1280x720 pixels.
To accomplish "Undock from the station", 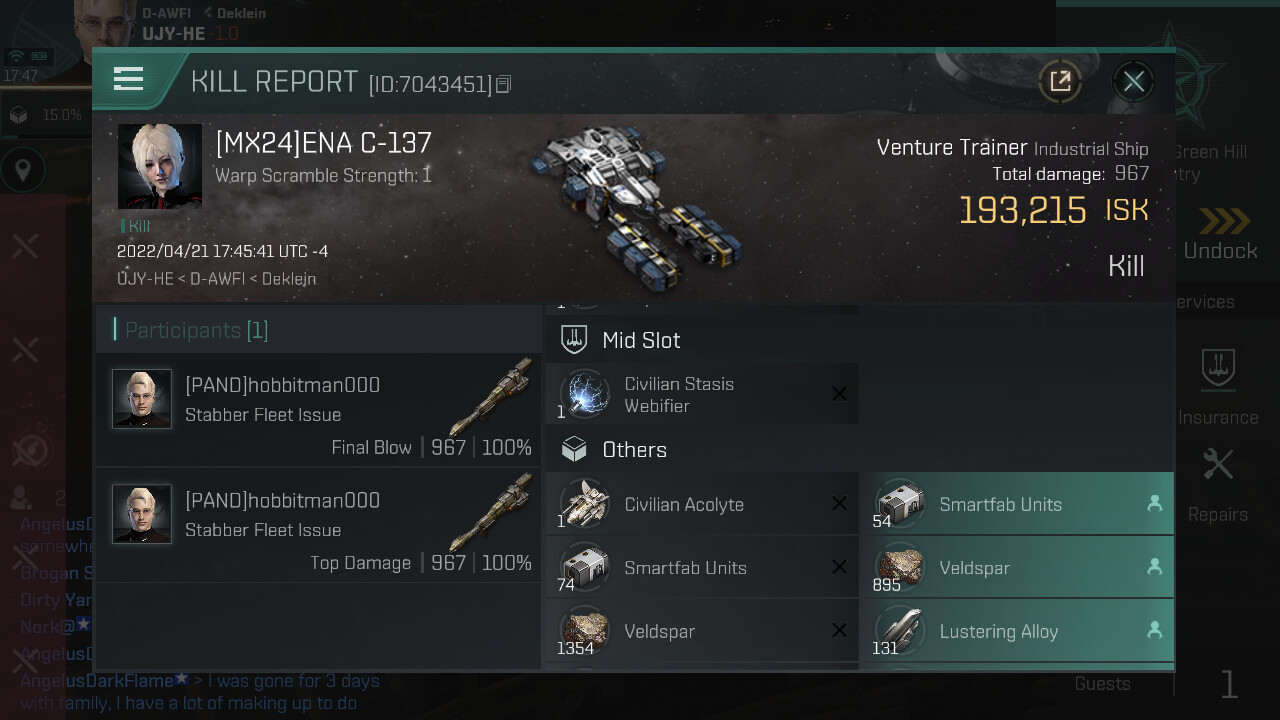I will [x=1220, y=235].
